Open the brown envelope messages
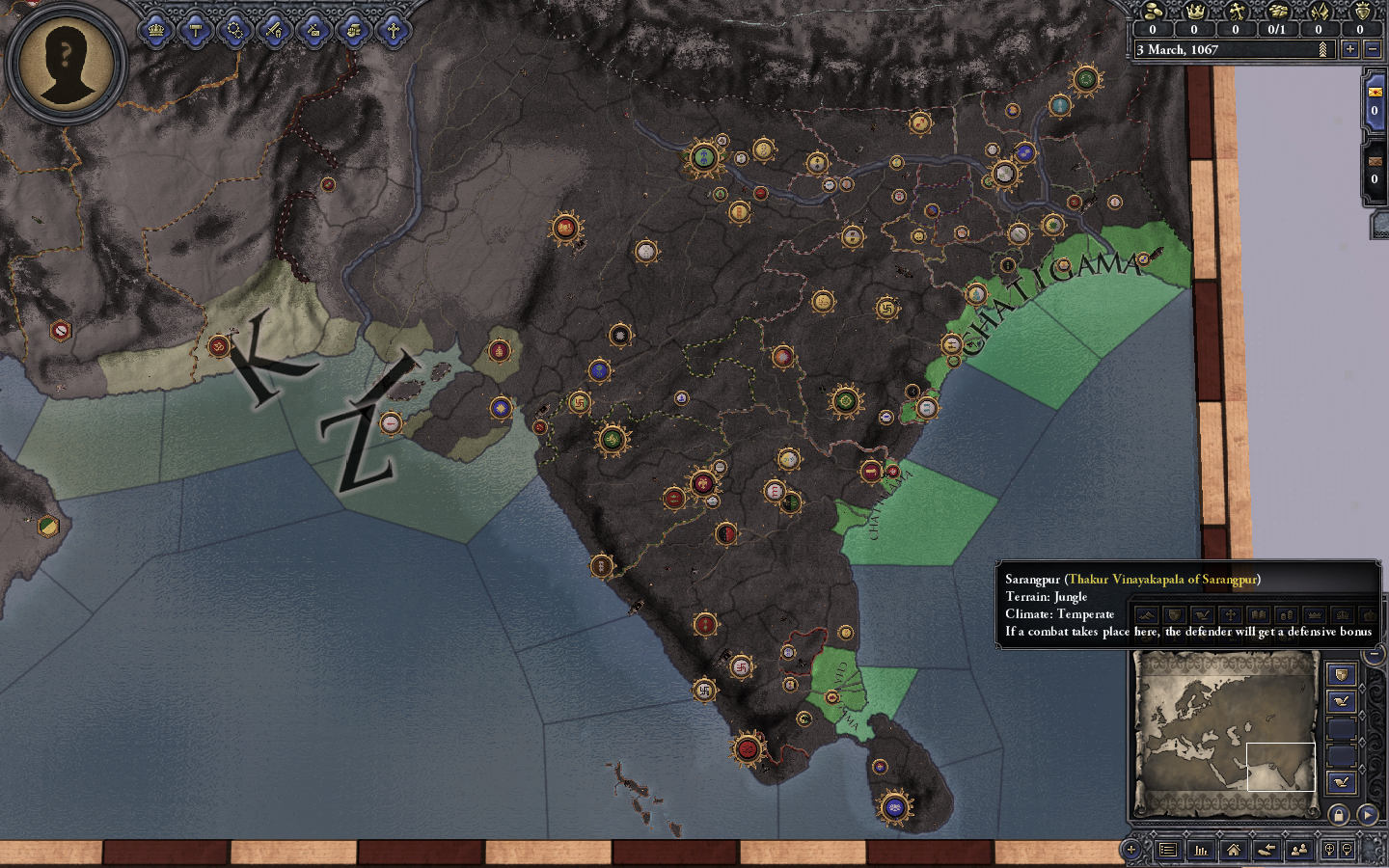This screenshot has height=868, width=1389. coord(1375,170)
